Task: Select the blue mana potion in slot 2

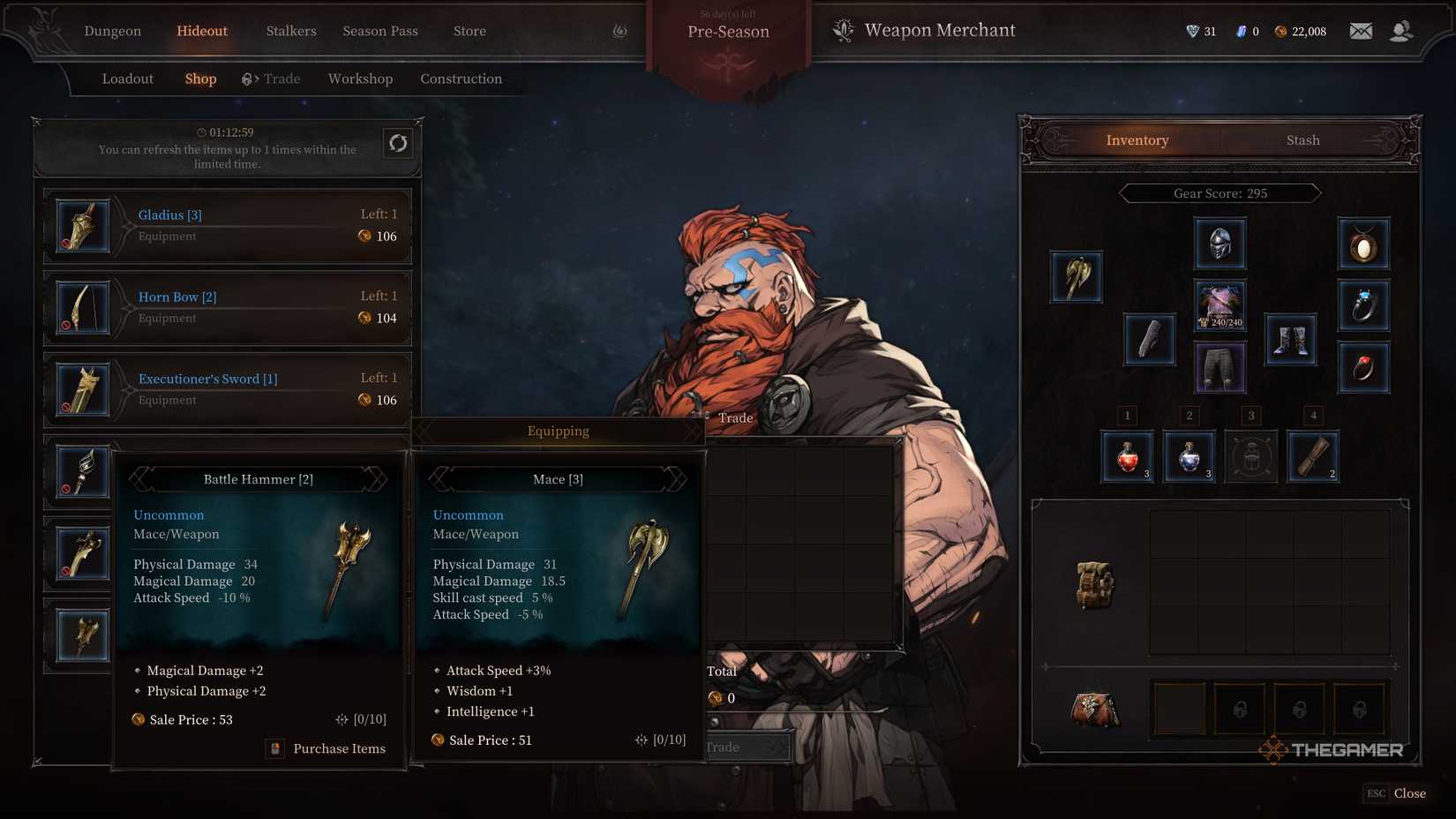Action: point(1189,457)
